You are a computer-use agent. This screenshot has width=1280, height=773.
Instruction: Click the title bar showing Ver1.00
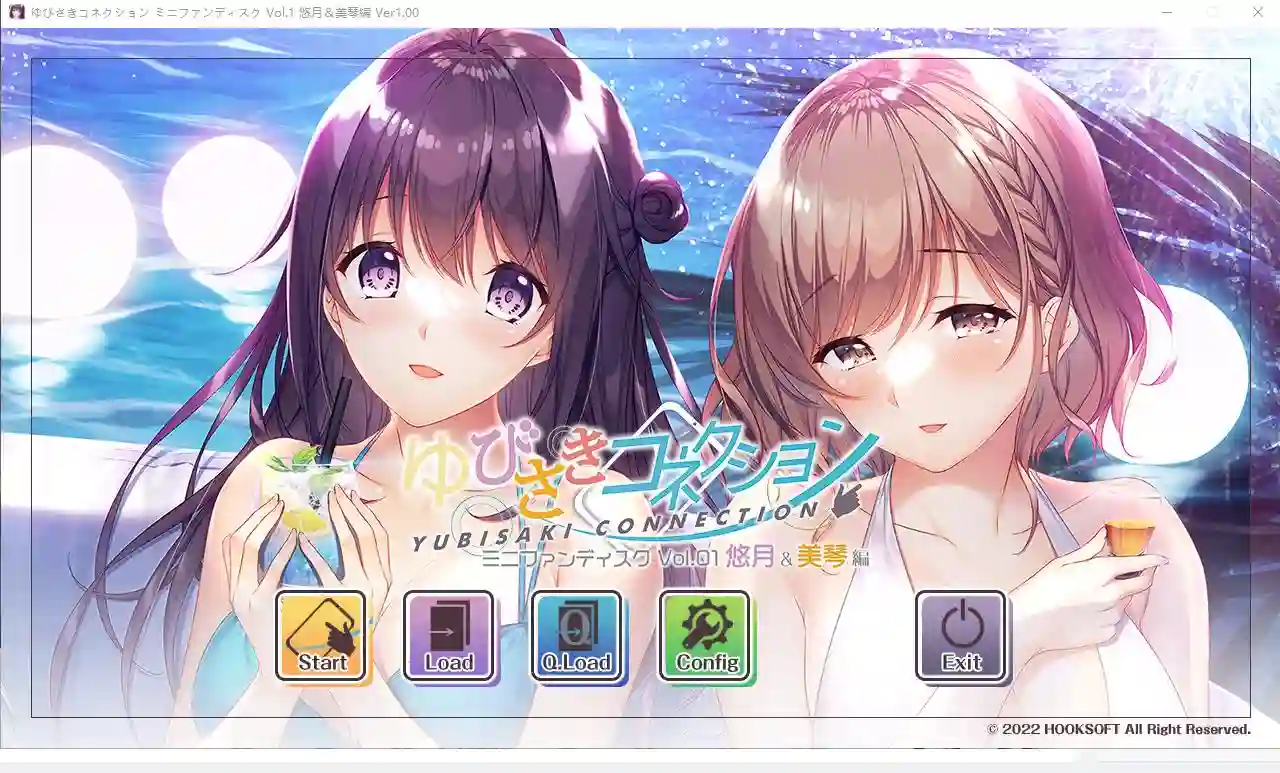[600, 12]
